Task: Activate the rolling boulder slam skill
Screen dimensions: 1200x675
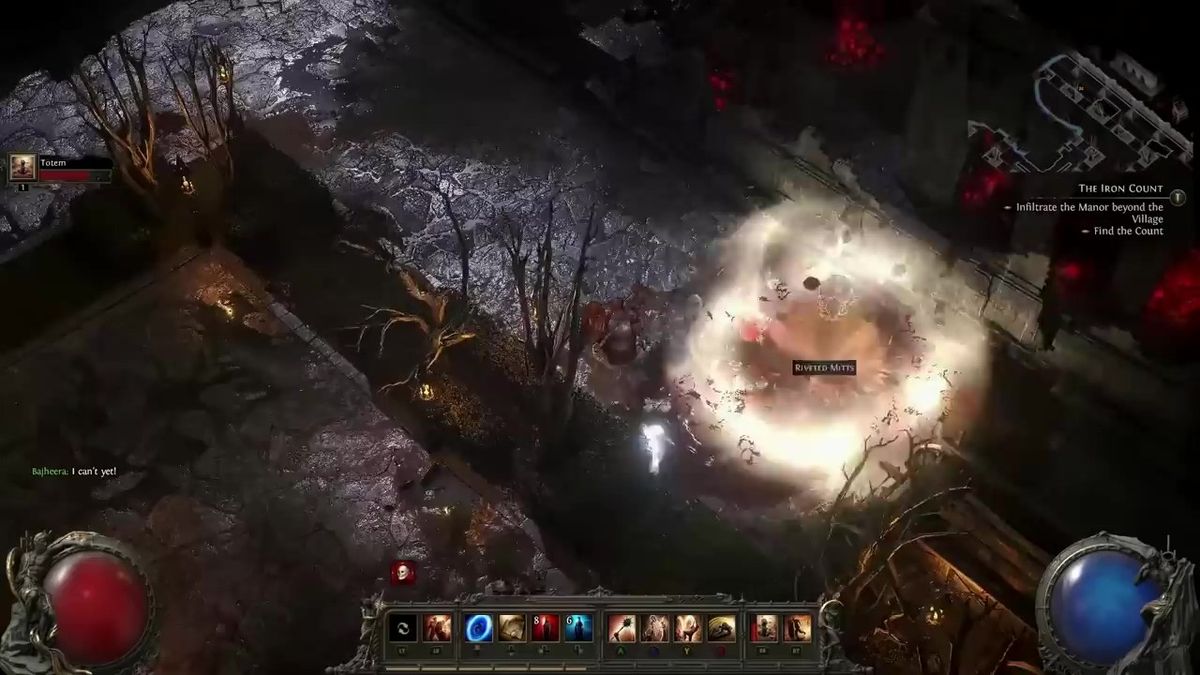Action: 722,628
